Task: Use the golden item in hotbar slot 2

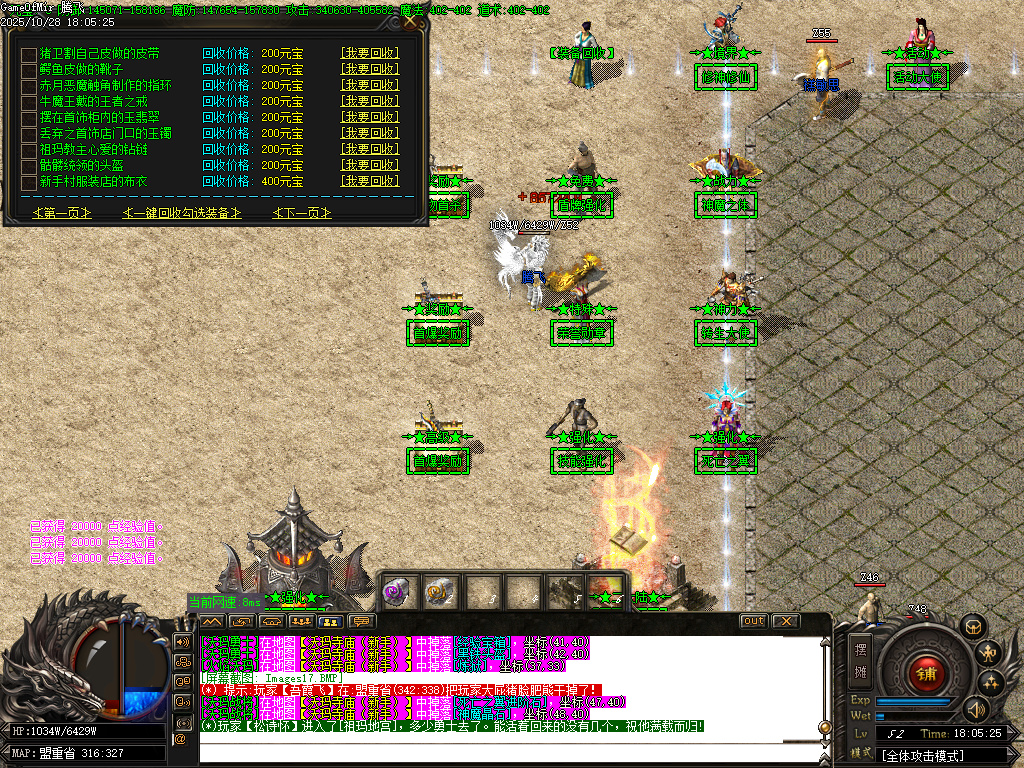Action: [x=439, y=592]
